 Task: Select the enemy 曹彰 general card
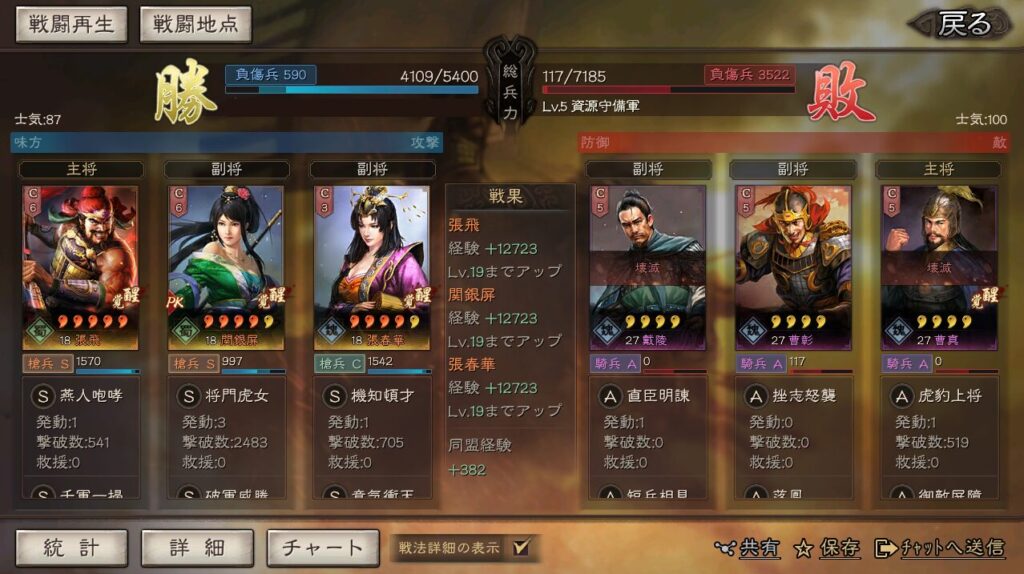[793, 267]
